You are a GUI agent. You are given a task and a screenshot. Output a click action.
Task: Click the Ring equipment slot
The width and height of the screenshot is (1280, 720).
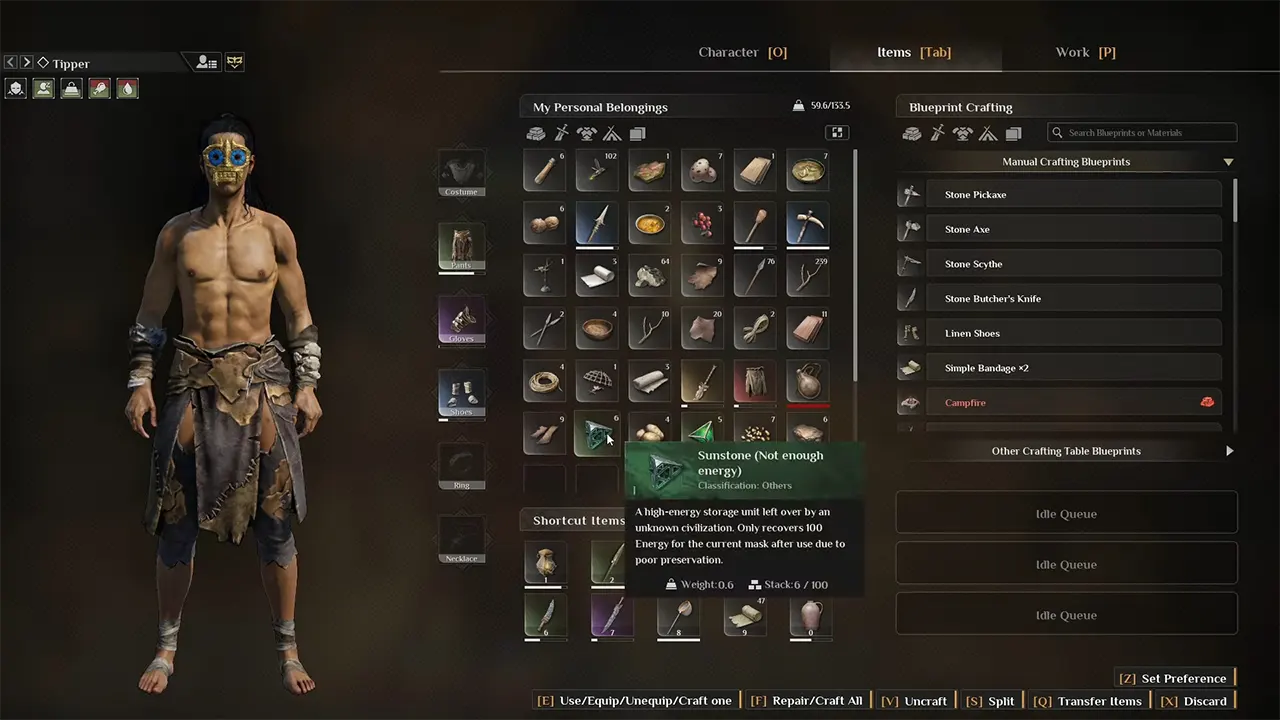pos(461,466)
